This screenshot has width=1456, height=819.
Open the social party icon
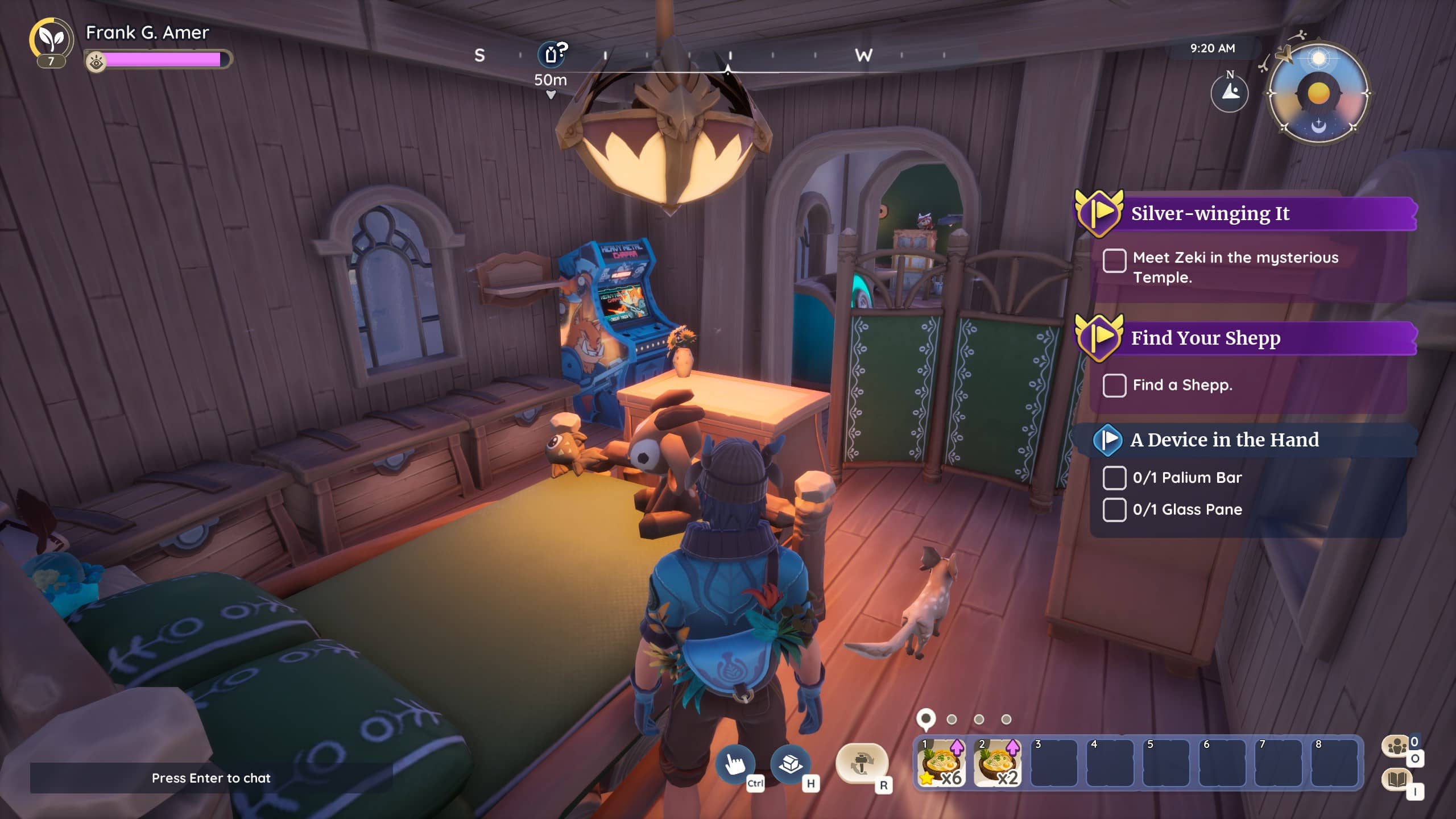[x=1397, y=746]
